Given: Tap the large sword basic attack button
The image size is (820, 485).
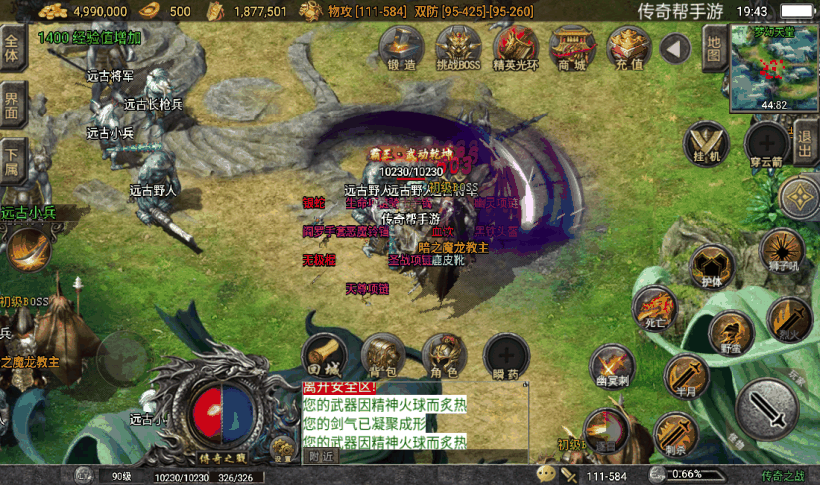Looking at the screenshot, I should (767, 407).
